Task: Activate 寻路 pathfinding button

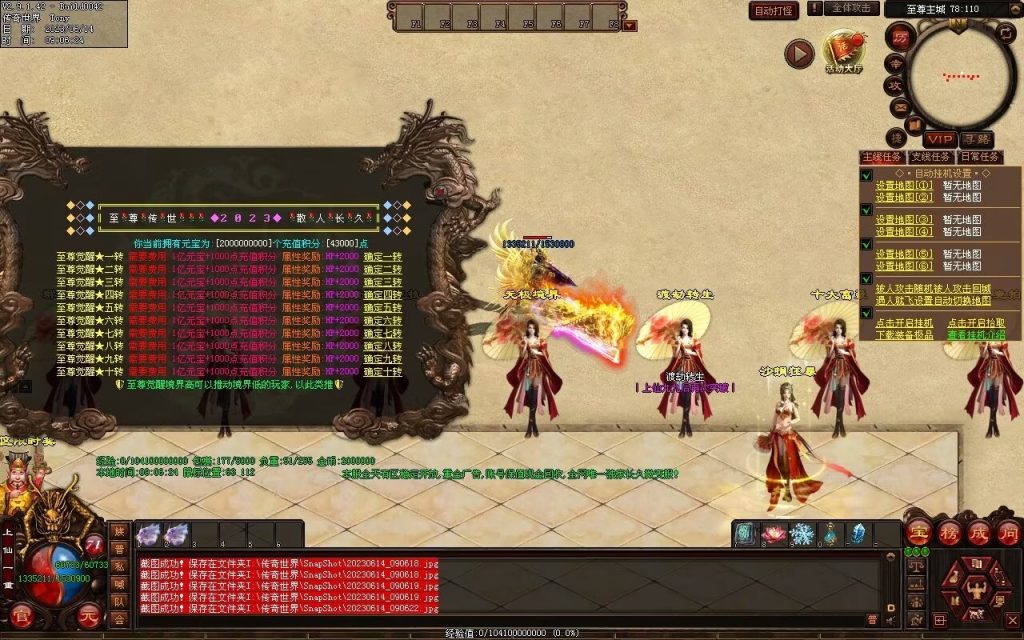Action: click(x=975, y=138)
